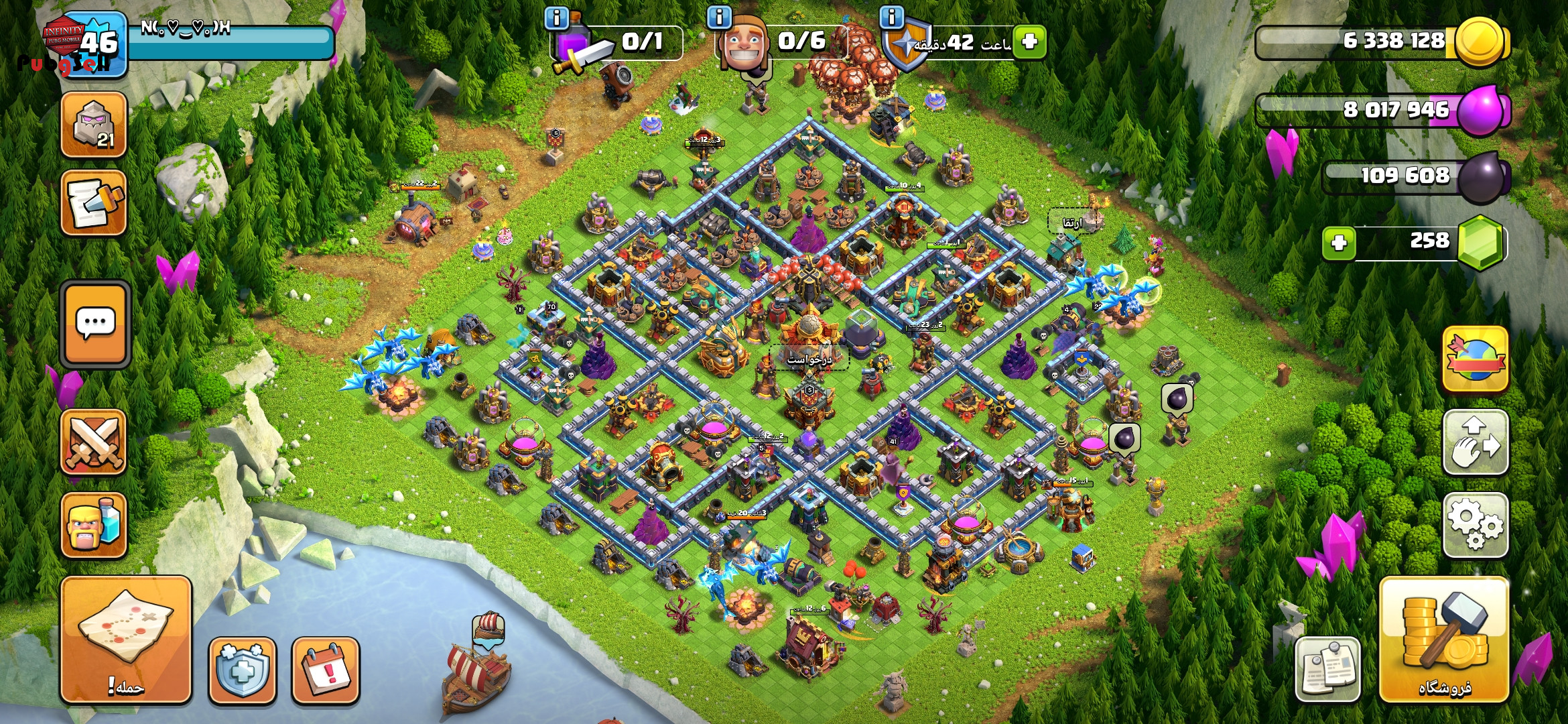Open the barbarian army training menu
Image resolution: width=1568 pixels, height=724 pixels.
click(x=94, y=525)
